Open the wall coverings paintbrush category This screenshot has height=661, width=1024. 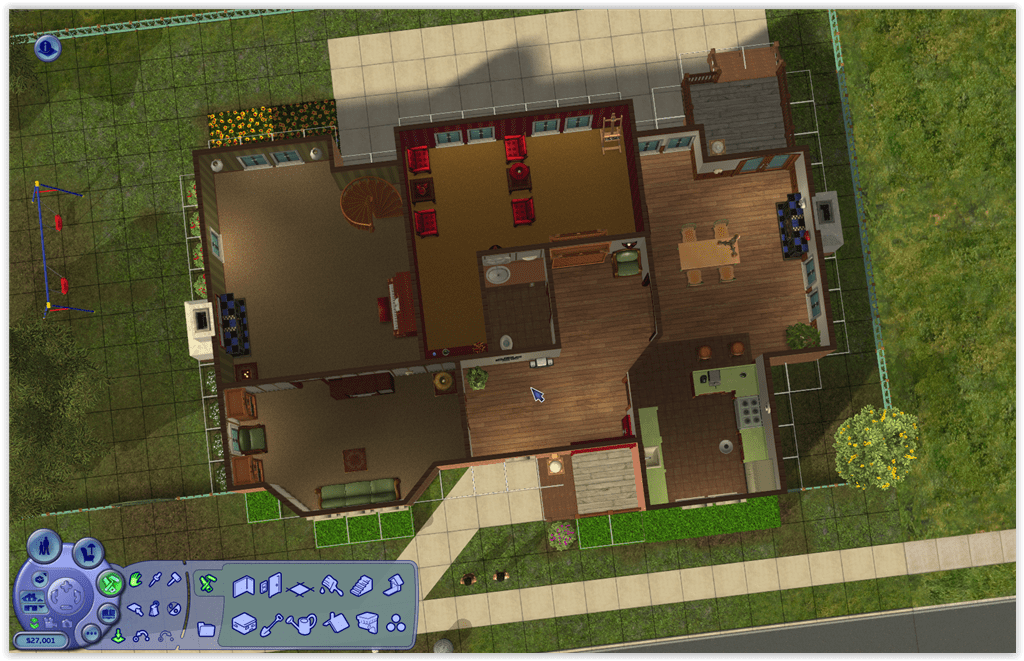pyautogui.click(x=332, y=587)
